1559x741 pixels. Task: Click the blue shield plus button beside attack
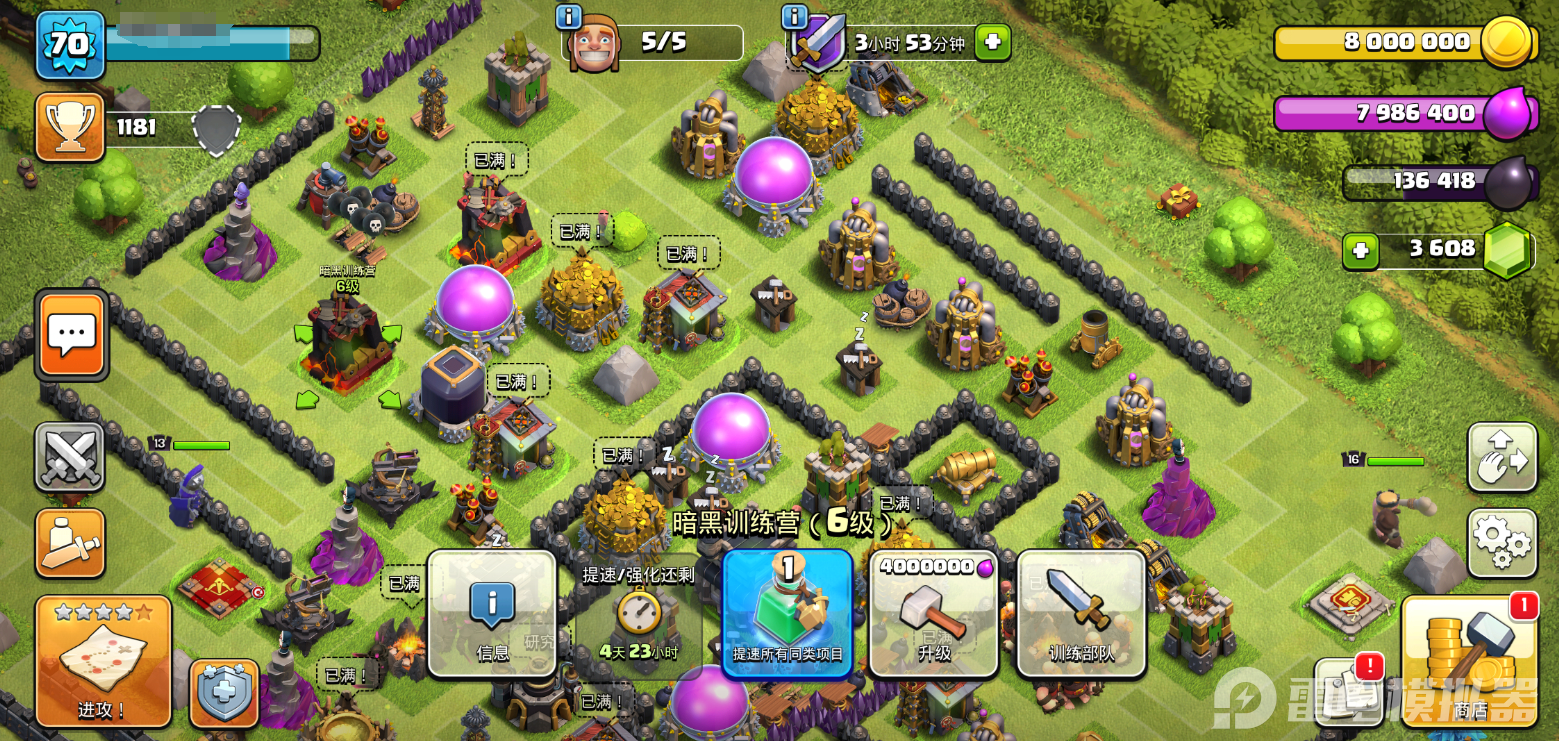[x=224, y=692]
